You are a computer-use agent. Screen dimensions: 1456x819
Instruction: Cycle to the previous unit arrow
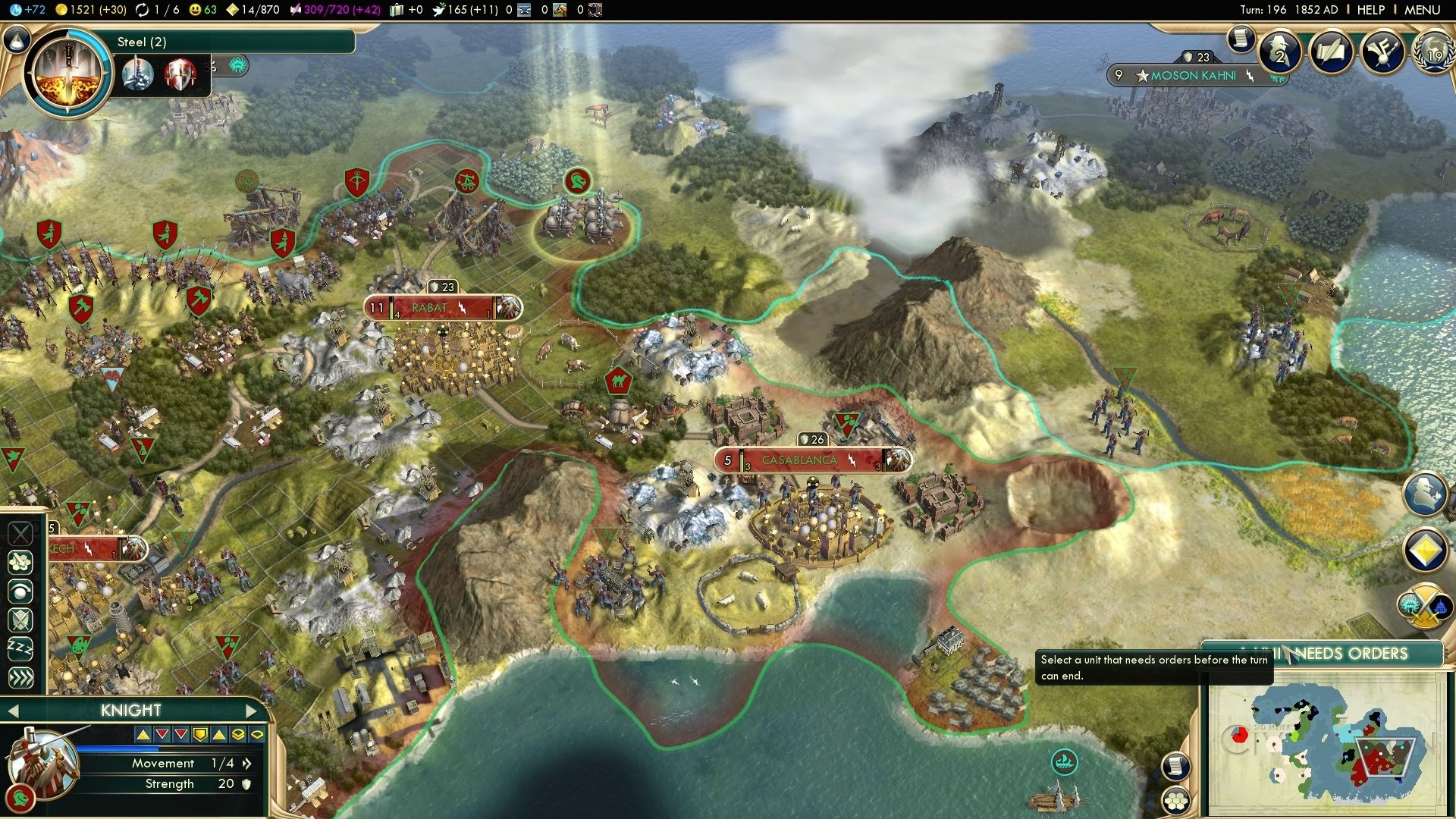click(x=12, y=711)
